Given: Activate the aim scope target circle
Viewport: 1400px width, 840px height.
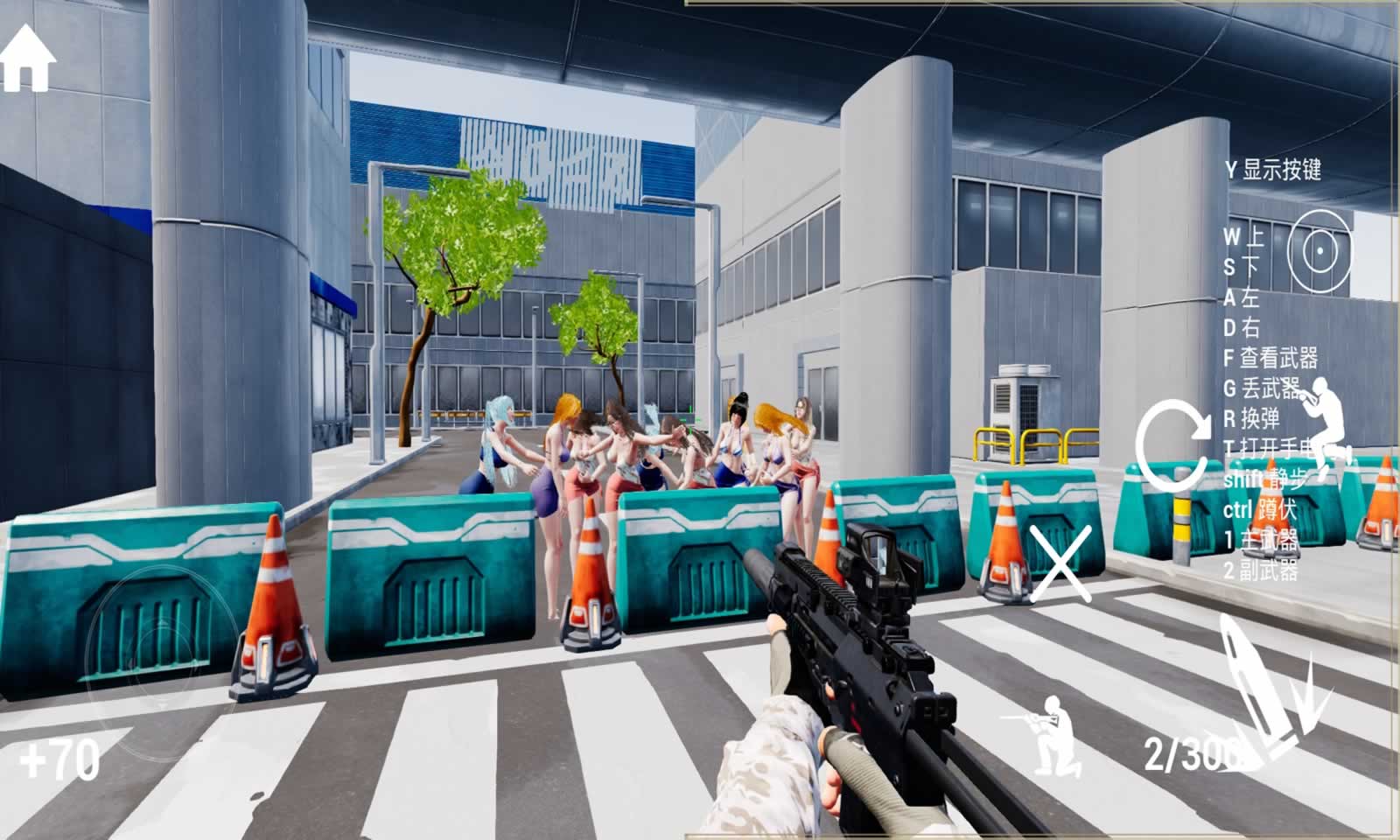Looking at the screenshot, I should [x=1320, y=252].
